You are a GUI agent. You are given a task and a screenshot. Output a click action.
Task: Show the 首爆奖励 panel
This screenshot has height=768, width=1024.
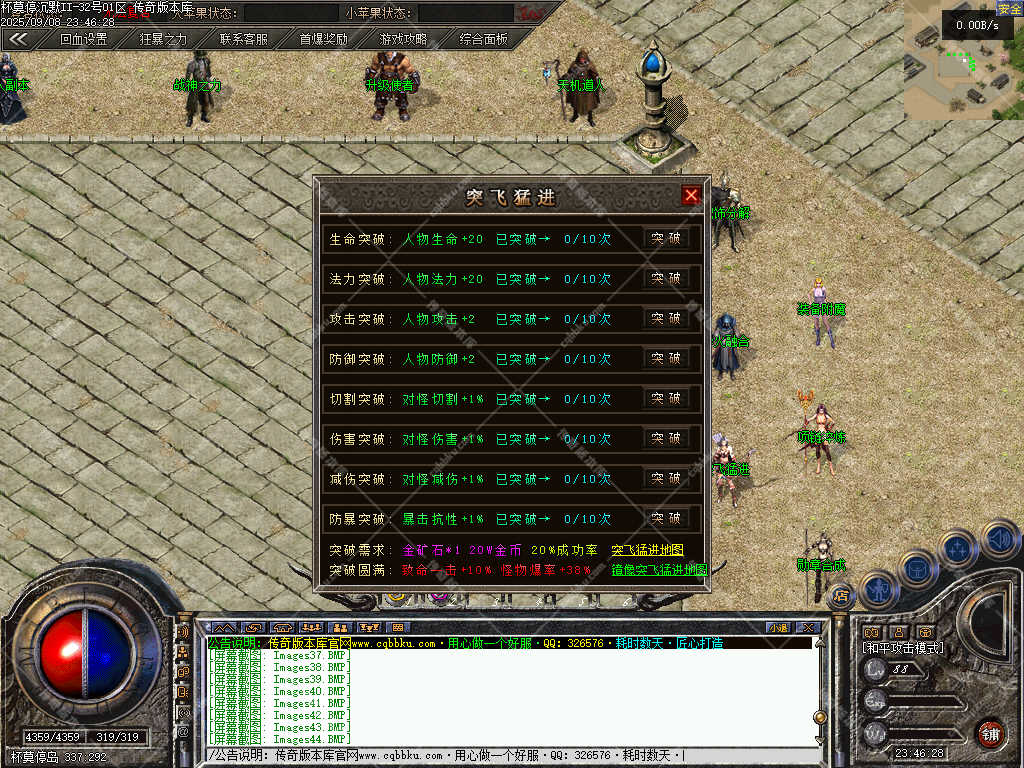point(324,40)
